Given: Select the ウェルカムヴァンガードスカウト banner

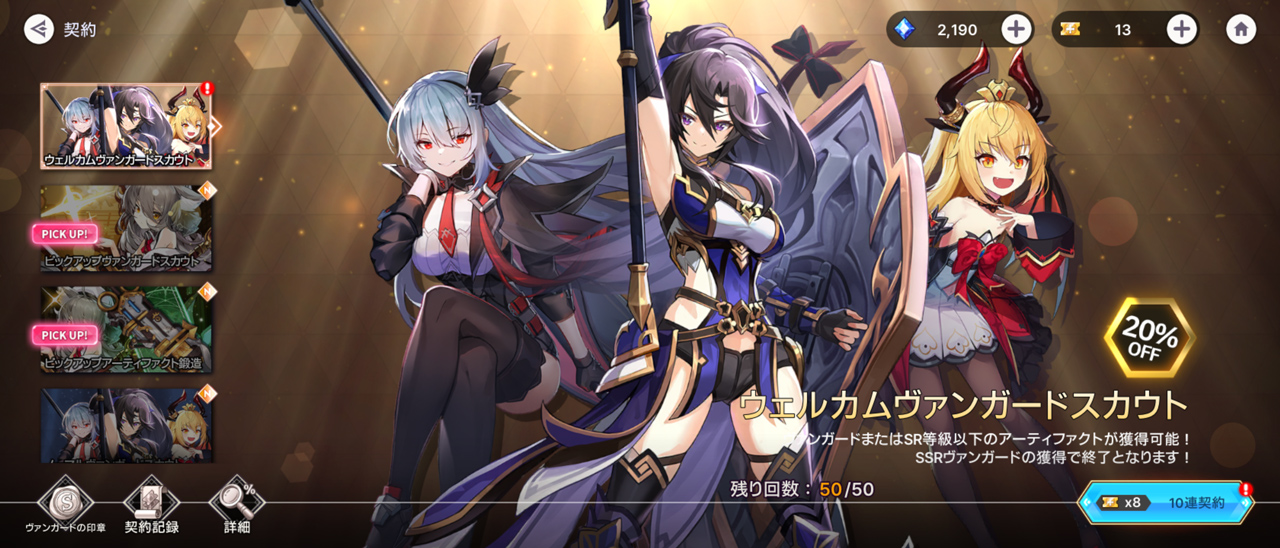Looking at the screenshot, I should point(126,125).
